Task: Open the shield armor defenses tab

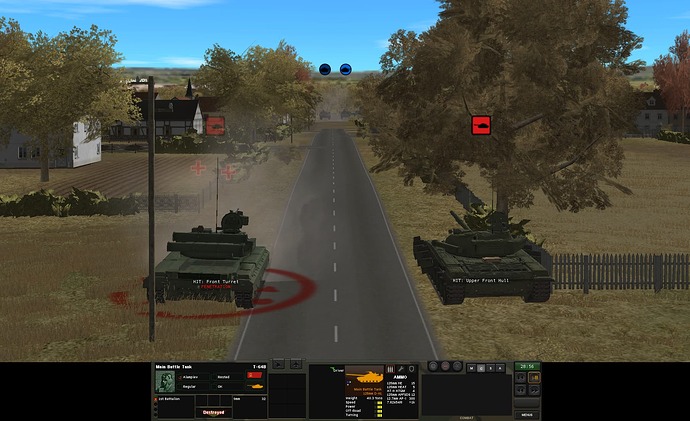Action: point(410,369)
